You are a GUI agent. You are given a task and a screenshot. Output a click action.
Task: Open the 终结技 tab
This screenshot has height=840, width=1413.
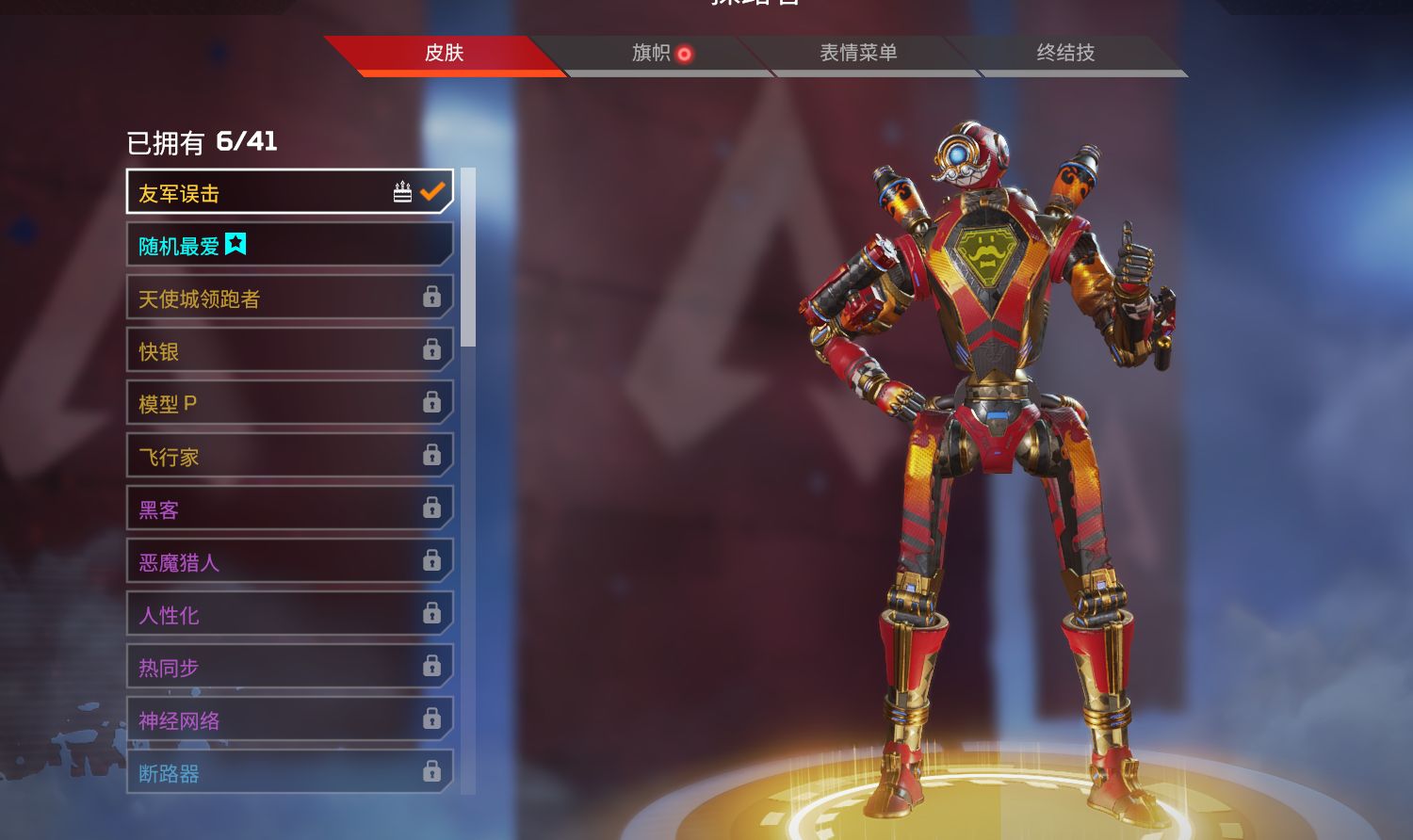coord(1067,54)
